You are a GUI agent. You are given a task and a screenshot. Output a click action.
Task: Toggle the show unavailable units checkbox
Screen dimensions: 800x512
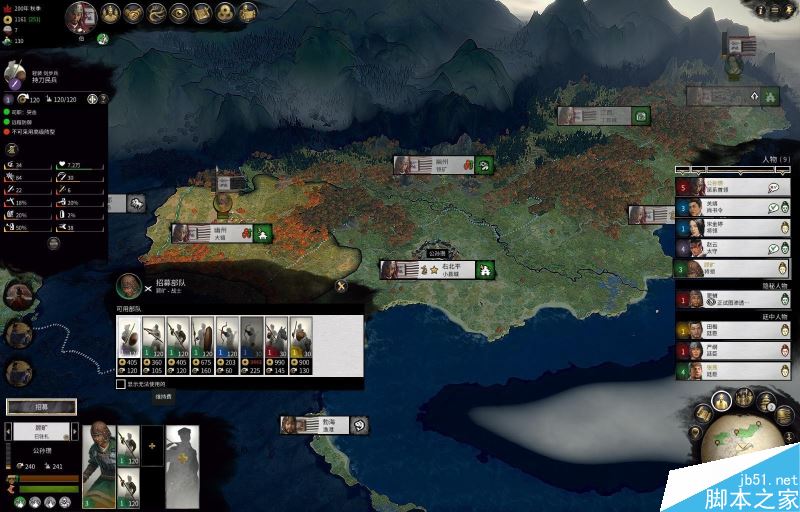[121, 383]
